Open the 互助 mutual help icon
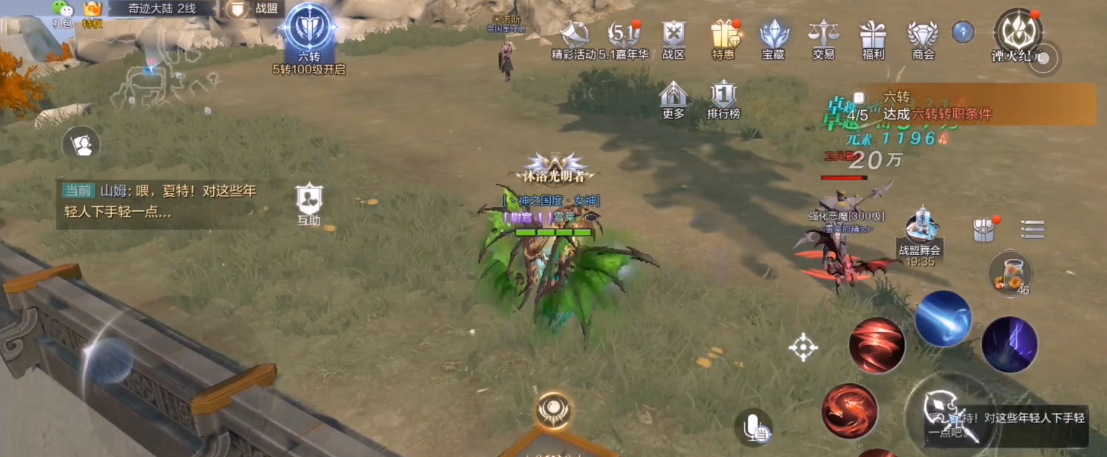Screen dimensions: 1107x457 click(309, 203)
